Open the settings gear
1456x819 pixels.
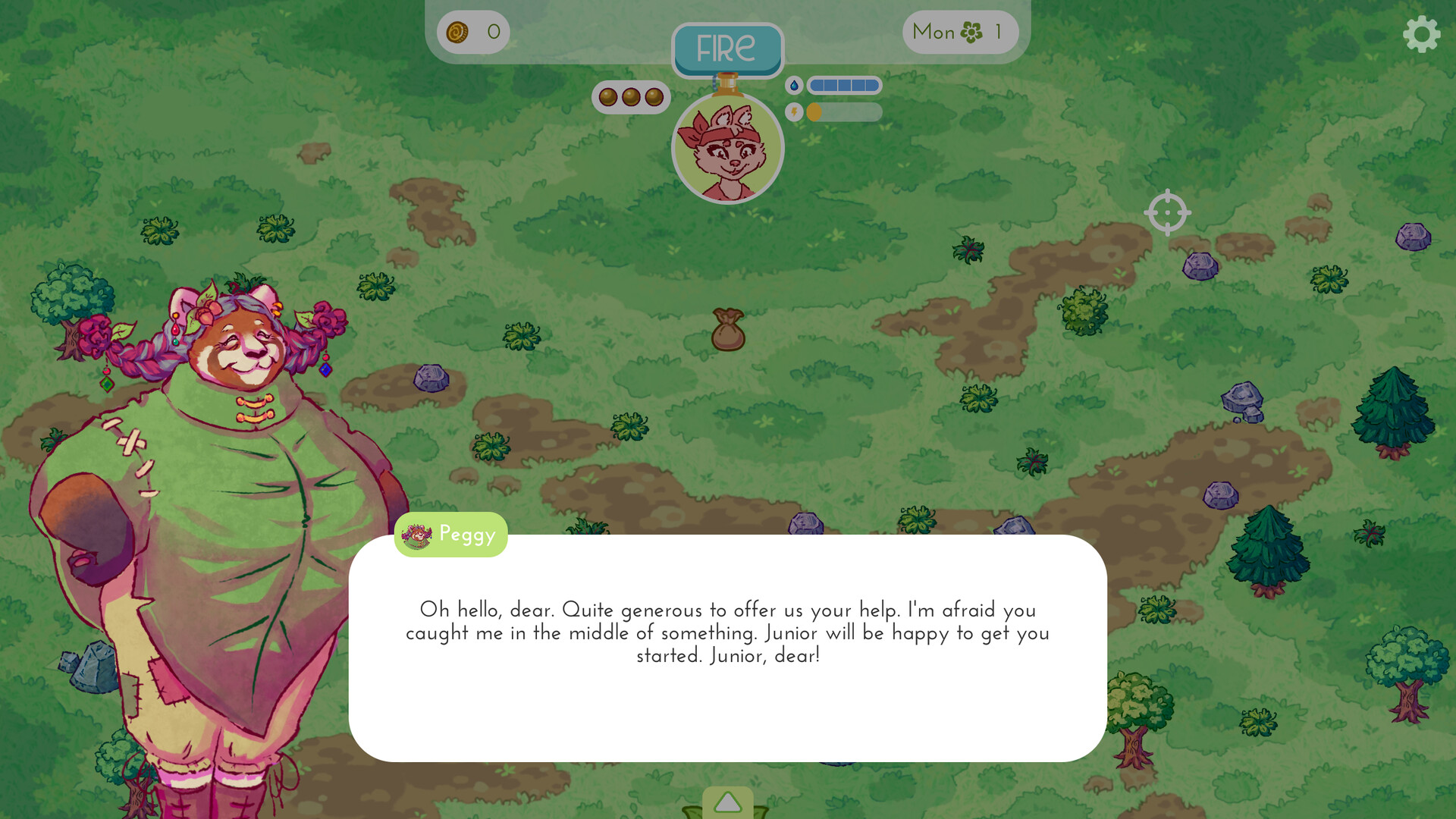coord(1421,33)
